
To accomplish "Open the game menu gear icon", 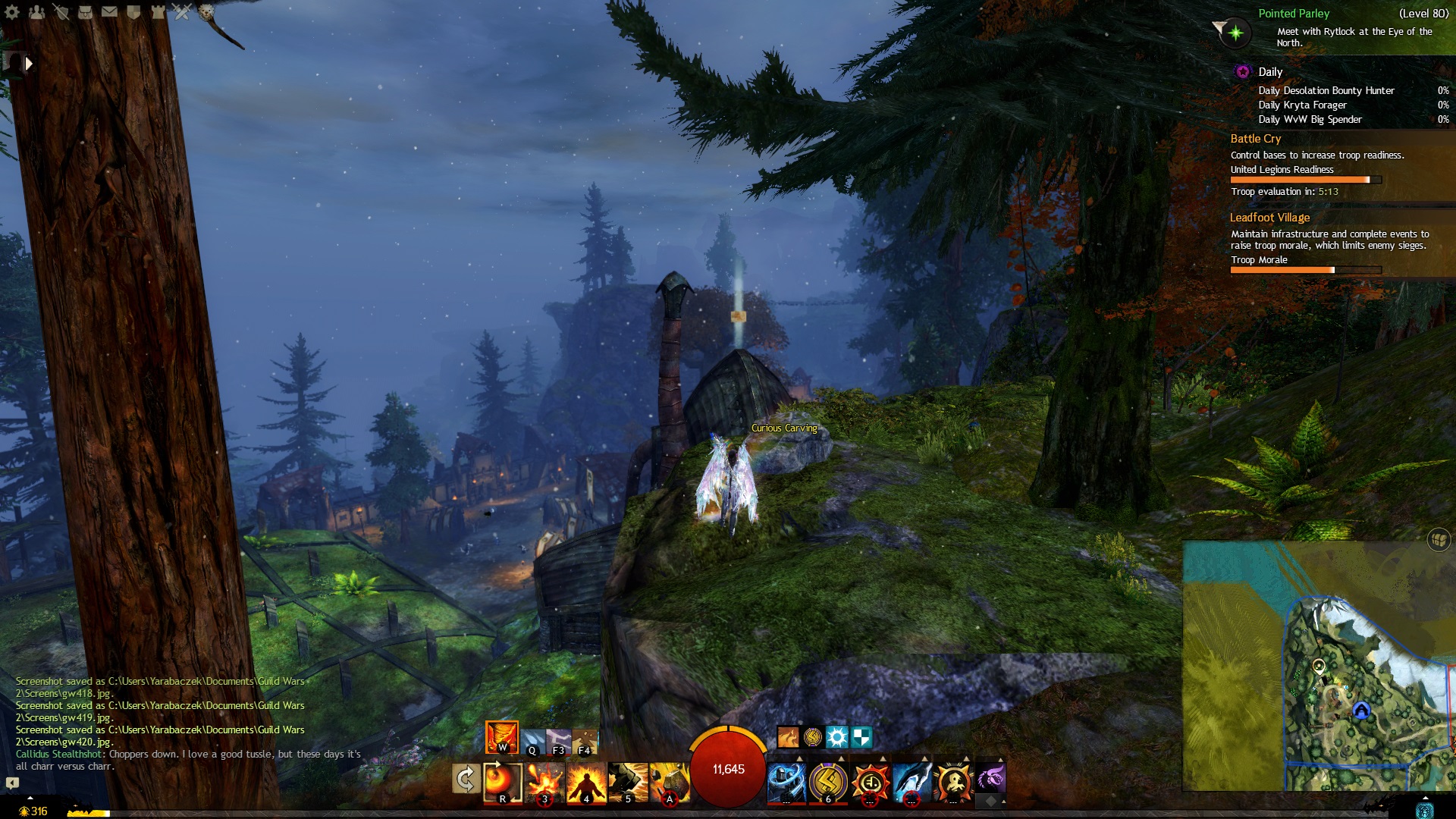I will [x=12, y=12].
